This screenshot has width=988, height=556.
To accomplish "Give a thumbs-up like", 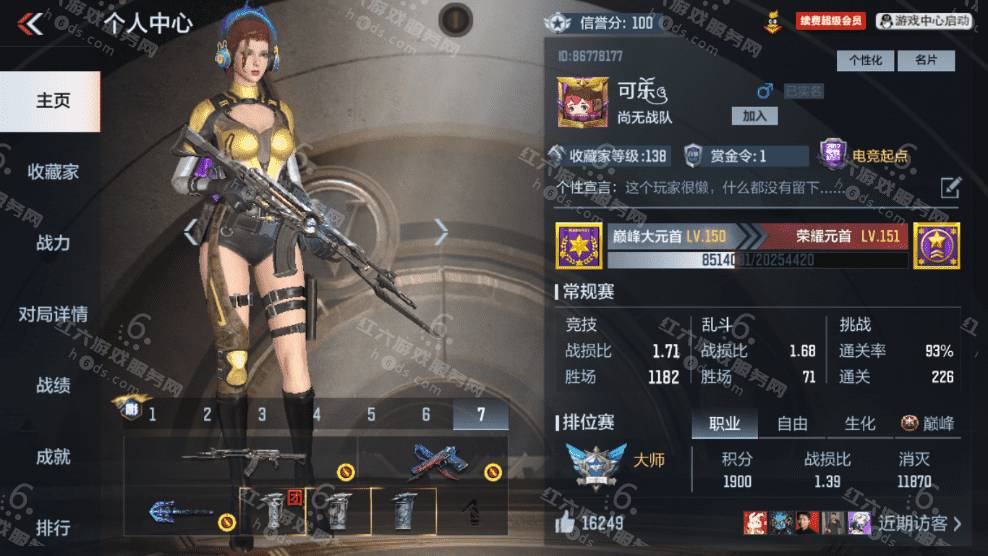I will coord(567,523).
